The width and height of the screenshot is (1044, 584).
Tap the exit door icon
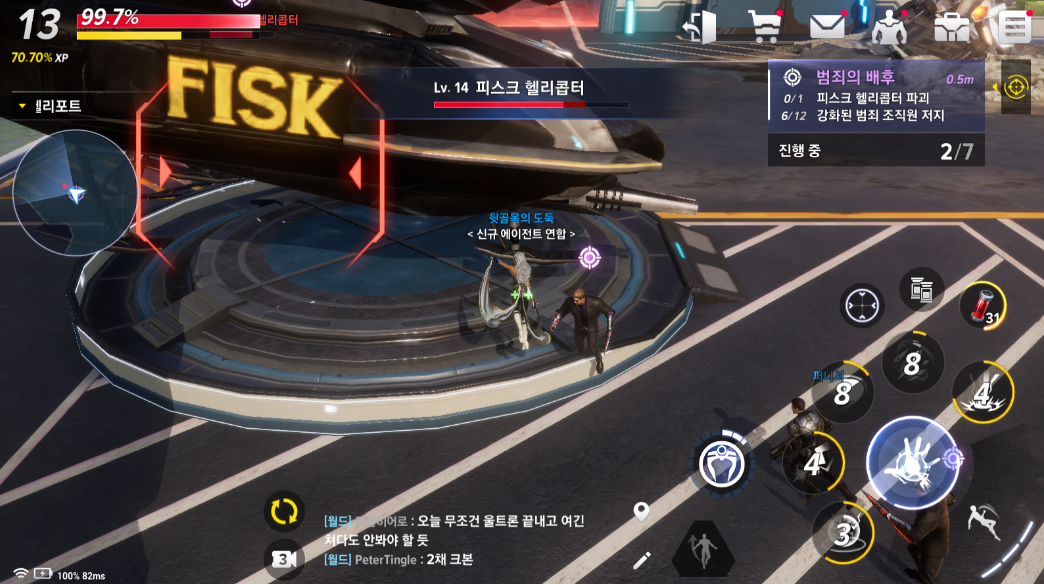(x=700, y=27)
